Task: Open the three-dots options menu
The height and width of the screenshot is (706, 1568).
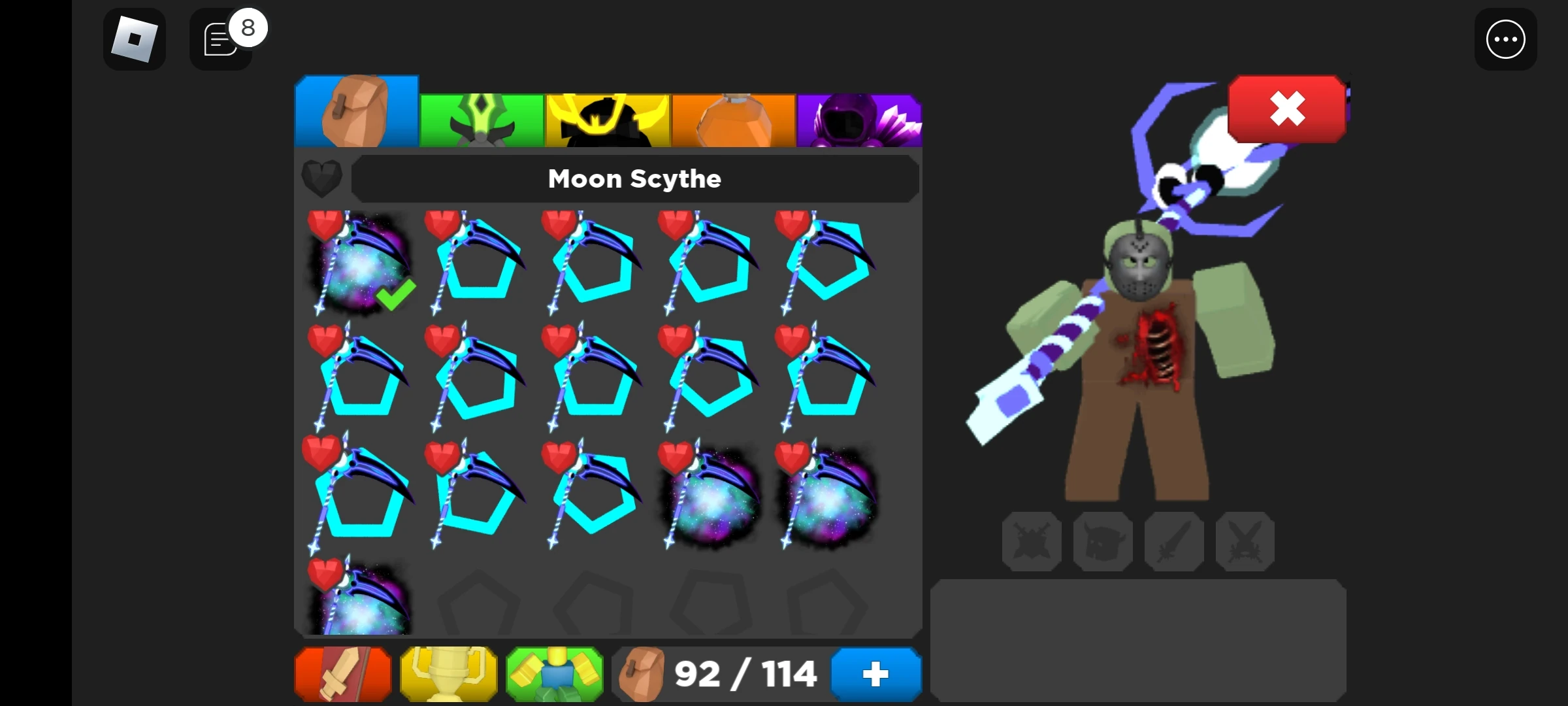Action: pyautogui.click(x=1506, y=39)
